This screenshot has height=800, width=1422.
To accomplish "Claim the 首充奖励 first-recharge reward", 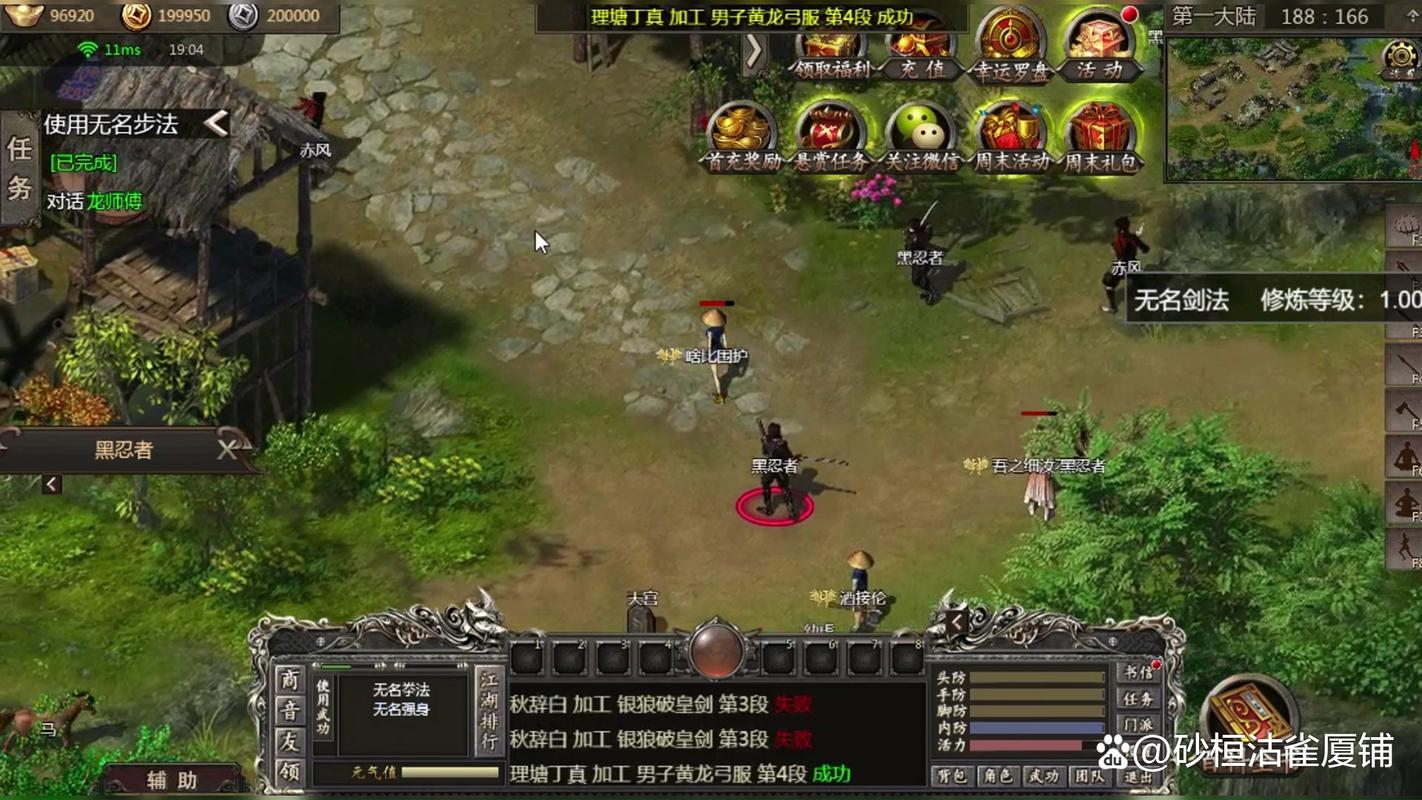I will 743,138.
